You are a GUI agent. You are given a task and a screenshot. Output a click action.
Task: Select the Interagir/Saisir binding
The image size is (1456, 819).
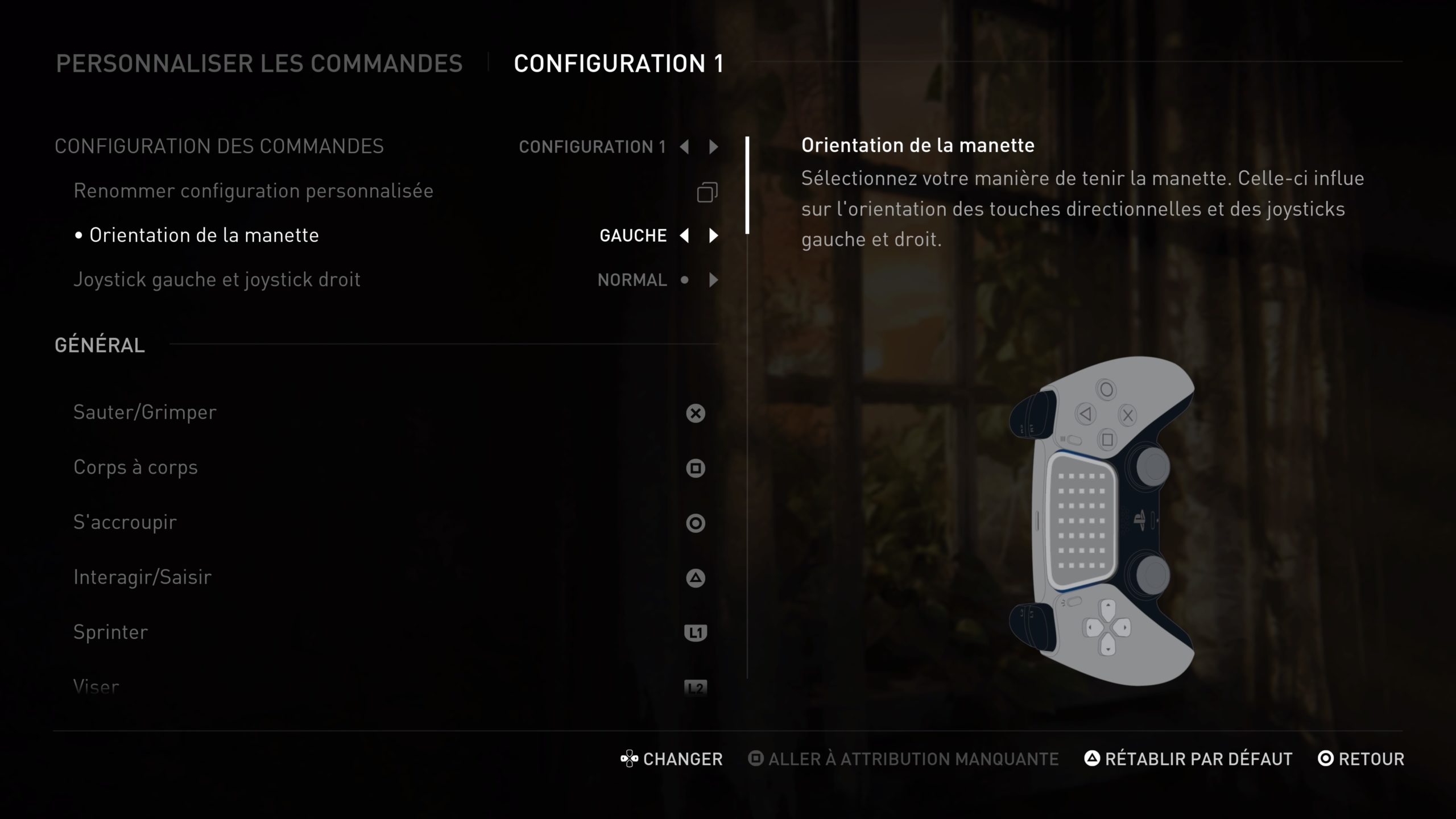point(142,577)
